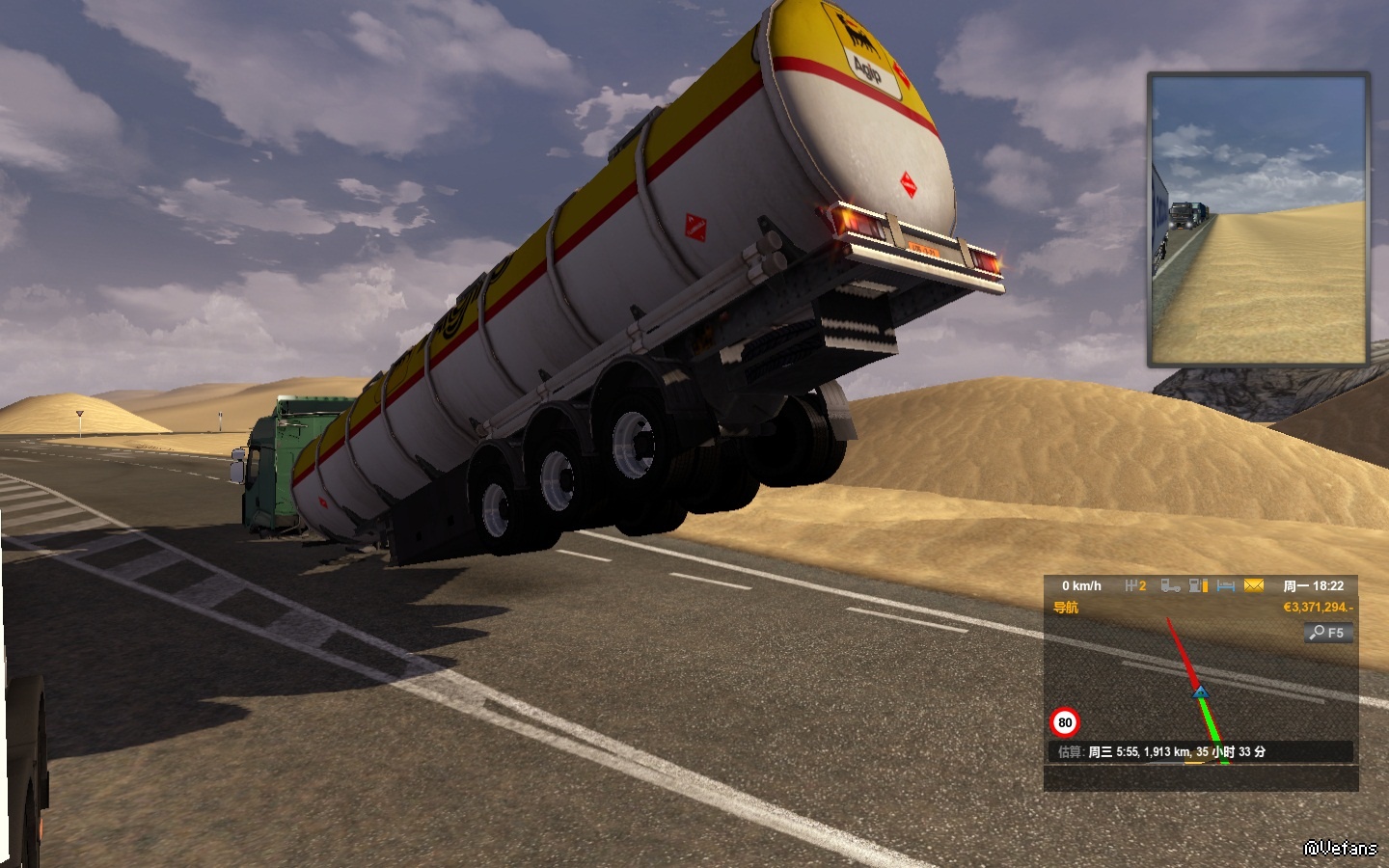Select the blue player arrow on navigation map
Image resolution: width=1389 pixels, height=868 pixels.
(1201, 692)
